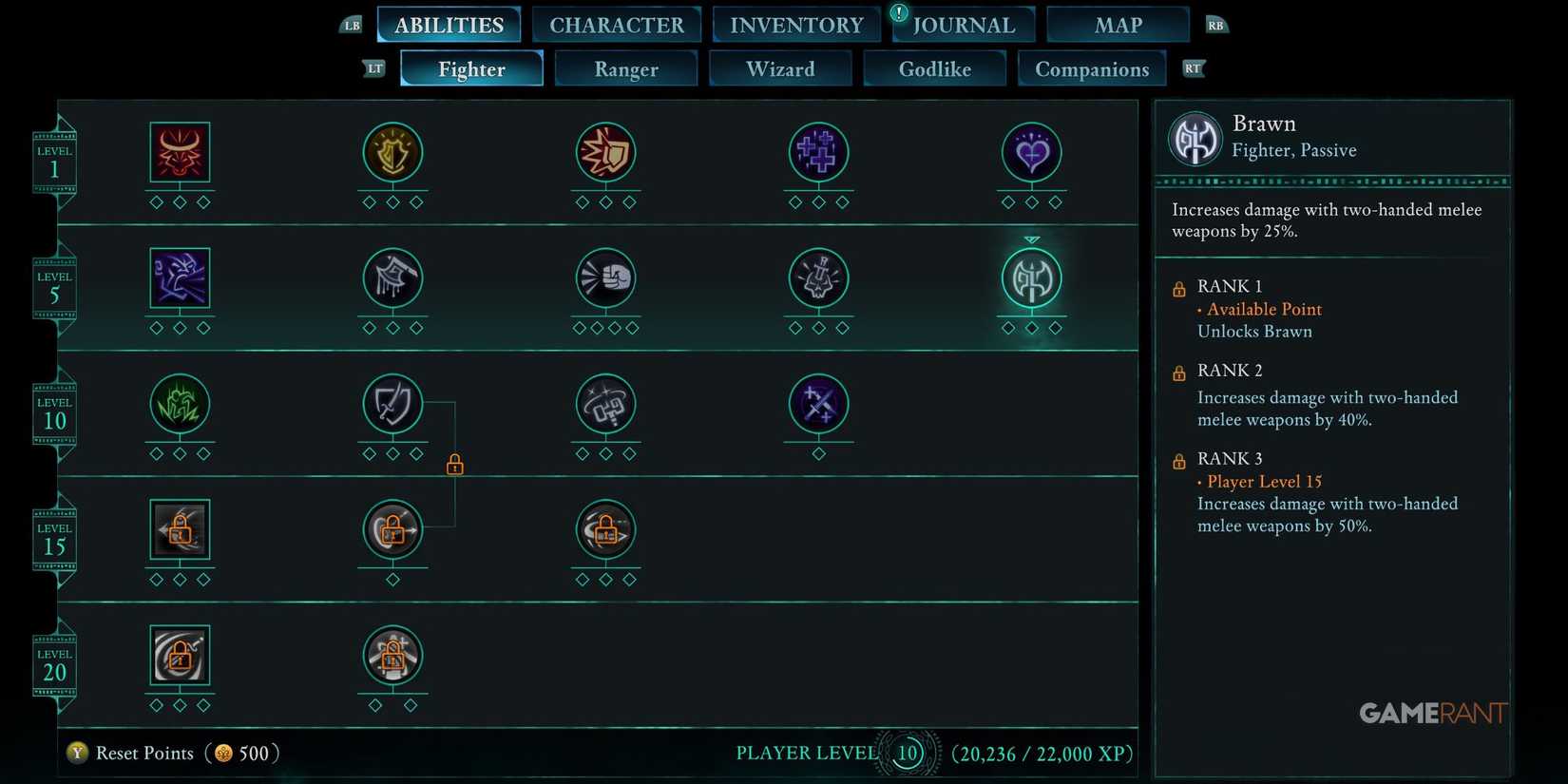
Task: Switch to the CHARACTER tab
Action: [617, 24]
